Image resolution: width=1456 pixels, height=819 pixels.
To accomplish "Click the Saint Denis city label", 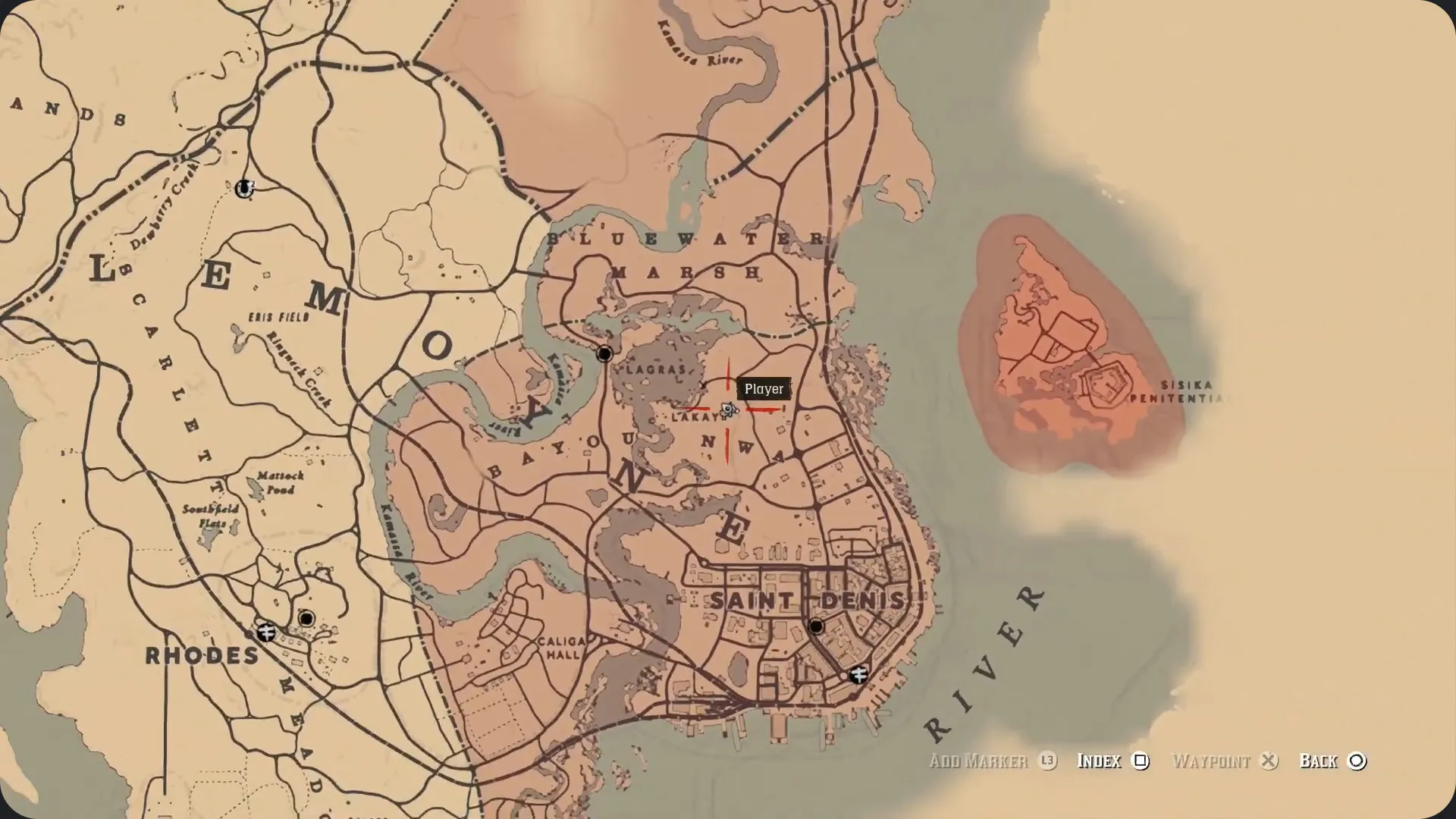I will click(x=808, y=599).
